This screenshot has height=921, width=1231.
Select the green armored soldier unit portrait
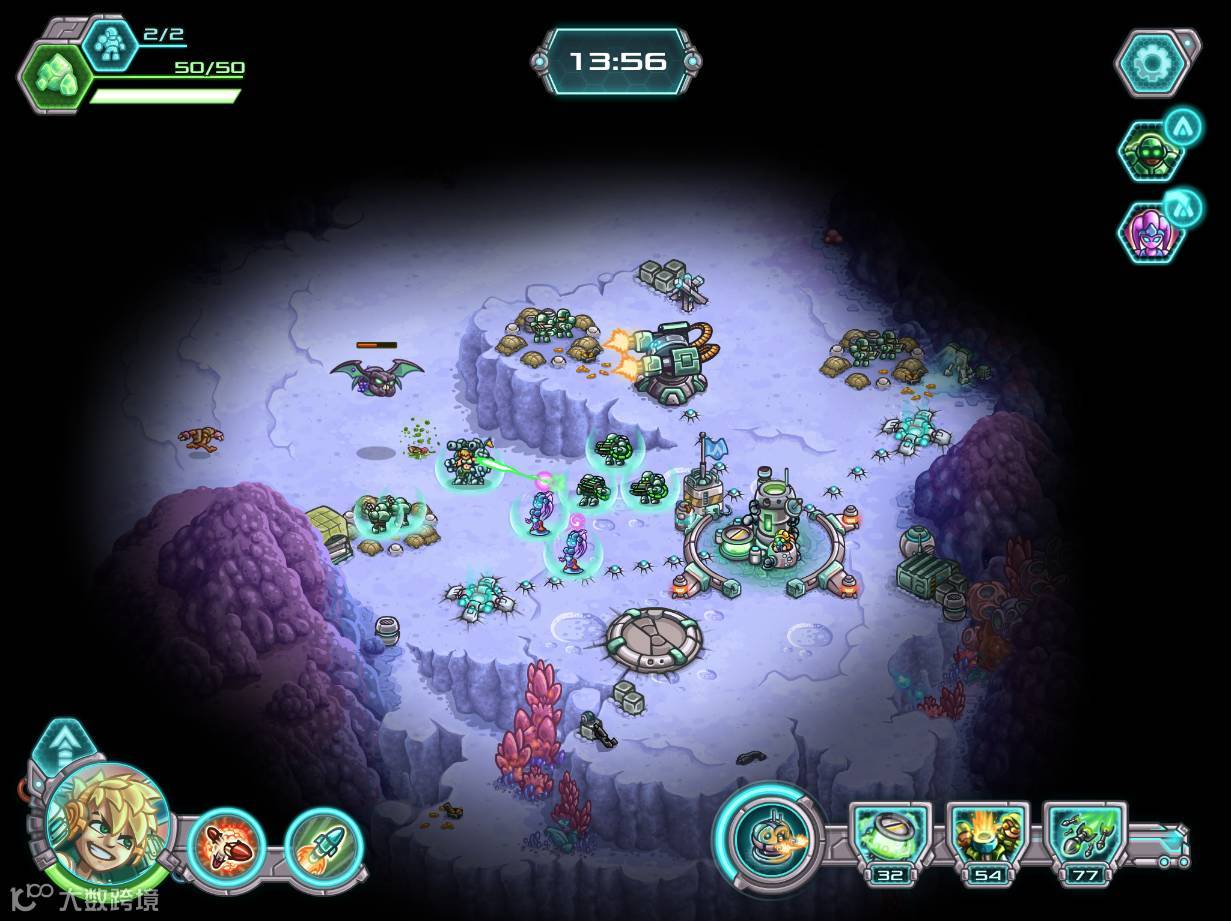point(1150,153)
